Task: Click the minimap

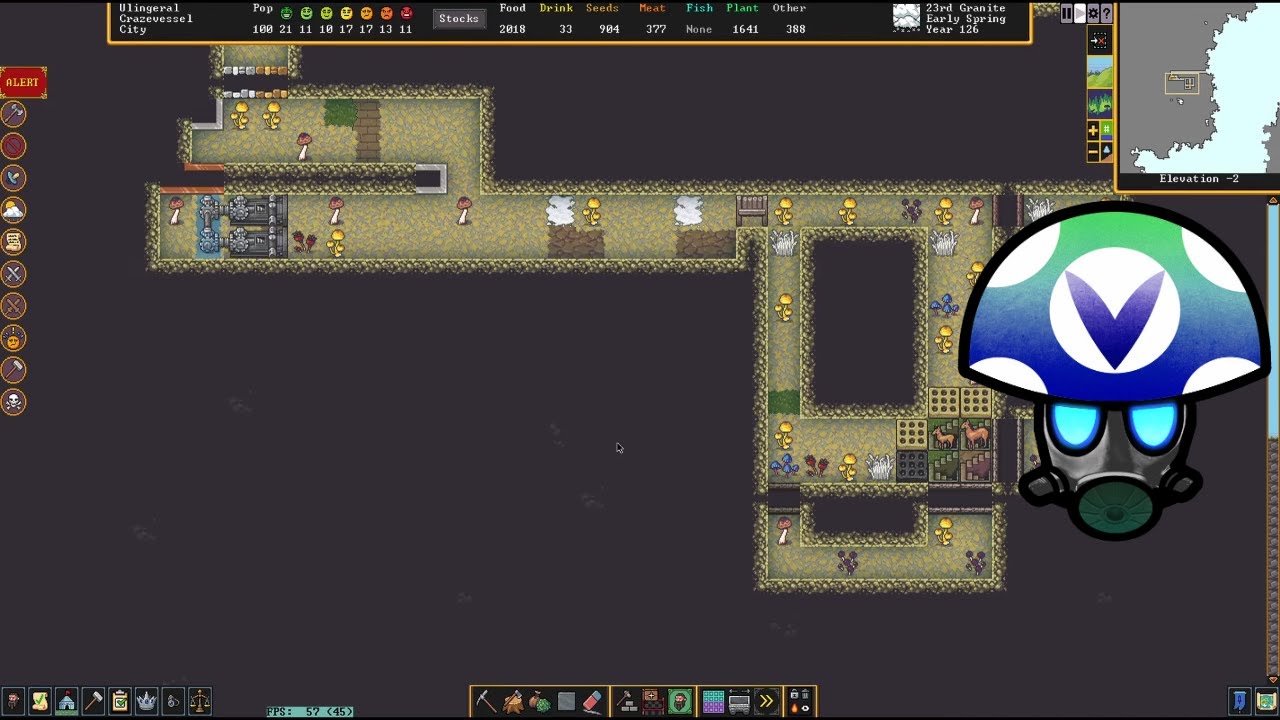Action: coord(1198,88)
